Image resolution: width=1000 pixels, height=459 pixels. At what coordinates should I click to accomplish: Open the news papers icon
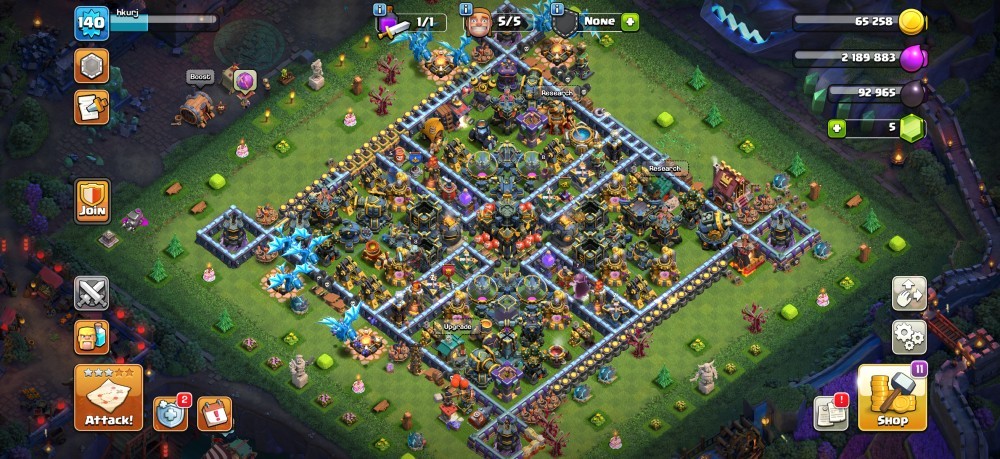(x=830, y=412)
